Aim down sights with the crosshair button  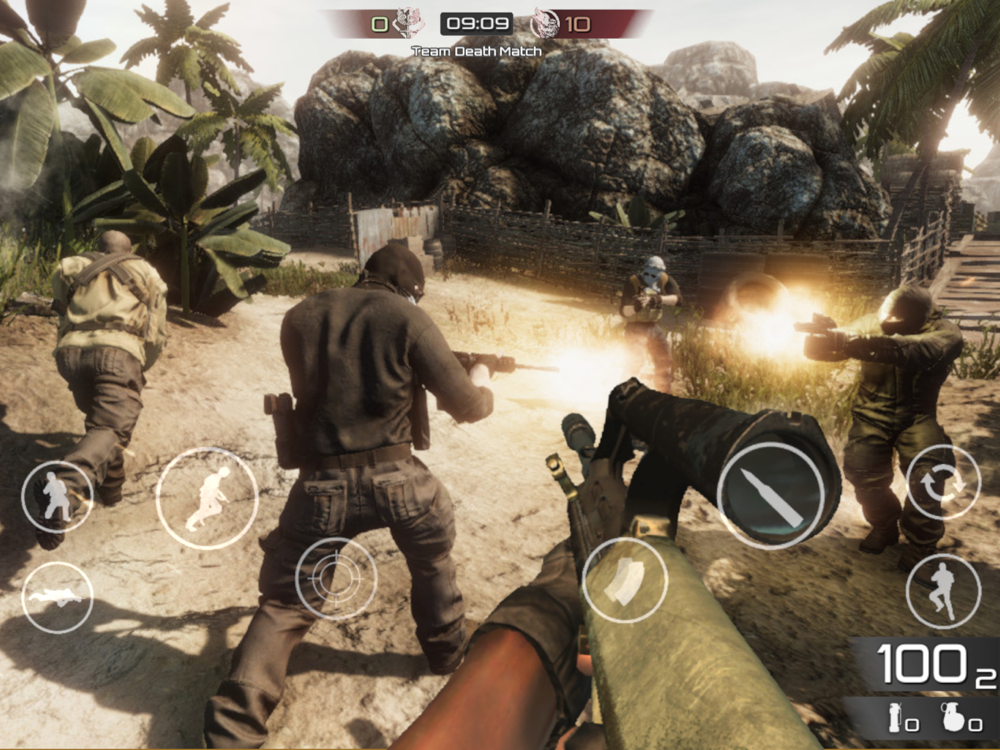click(x=336, y=579)
